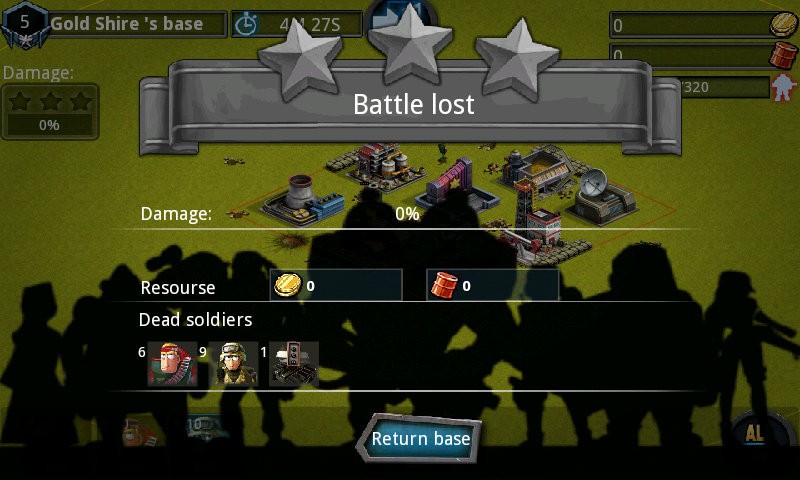Click the Return base button
Image resolution: width=800 pixels, height=480 pixels.
[419, 439]
